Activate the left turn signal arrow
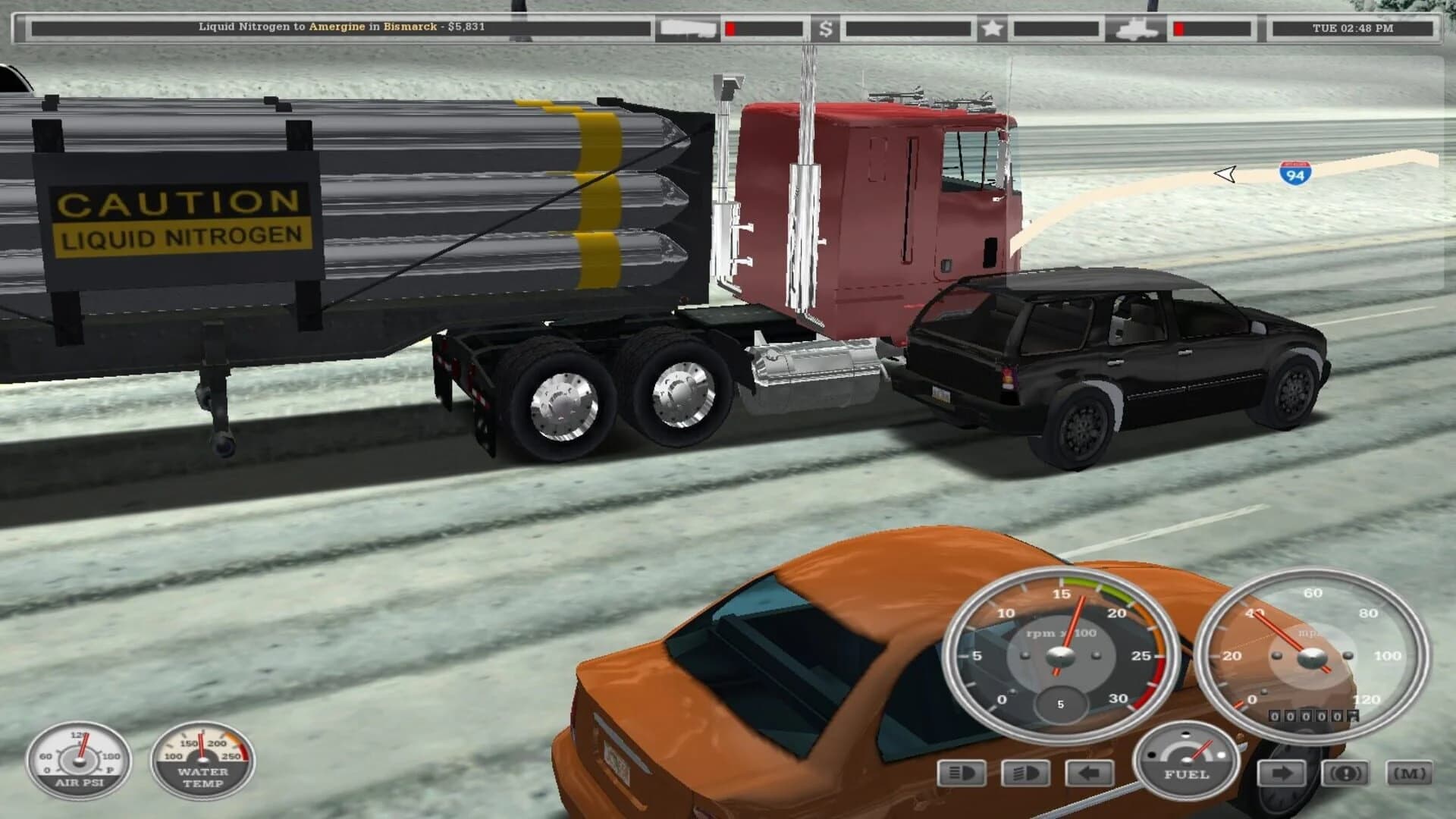1456x819 pixels. [1088, 771]
